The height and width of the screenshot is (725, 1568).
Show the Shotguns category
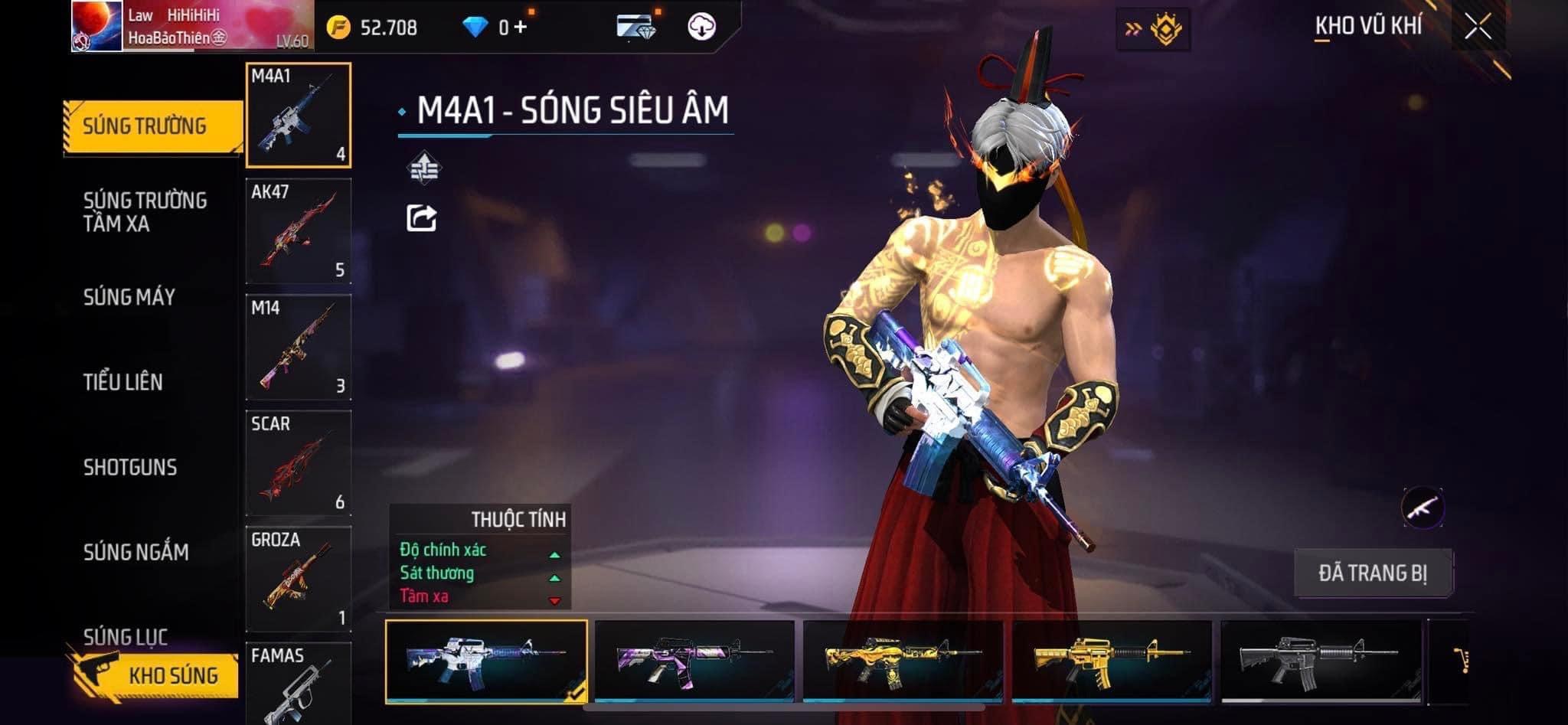pos(129,467)
